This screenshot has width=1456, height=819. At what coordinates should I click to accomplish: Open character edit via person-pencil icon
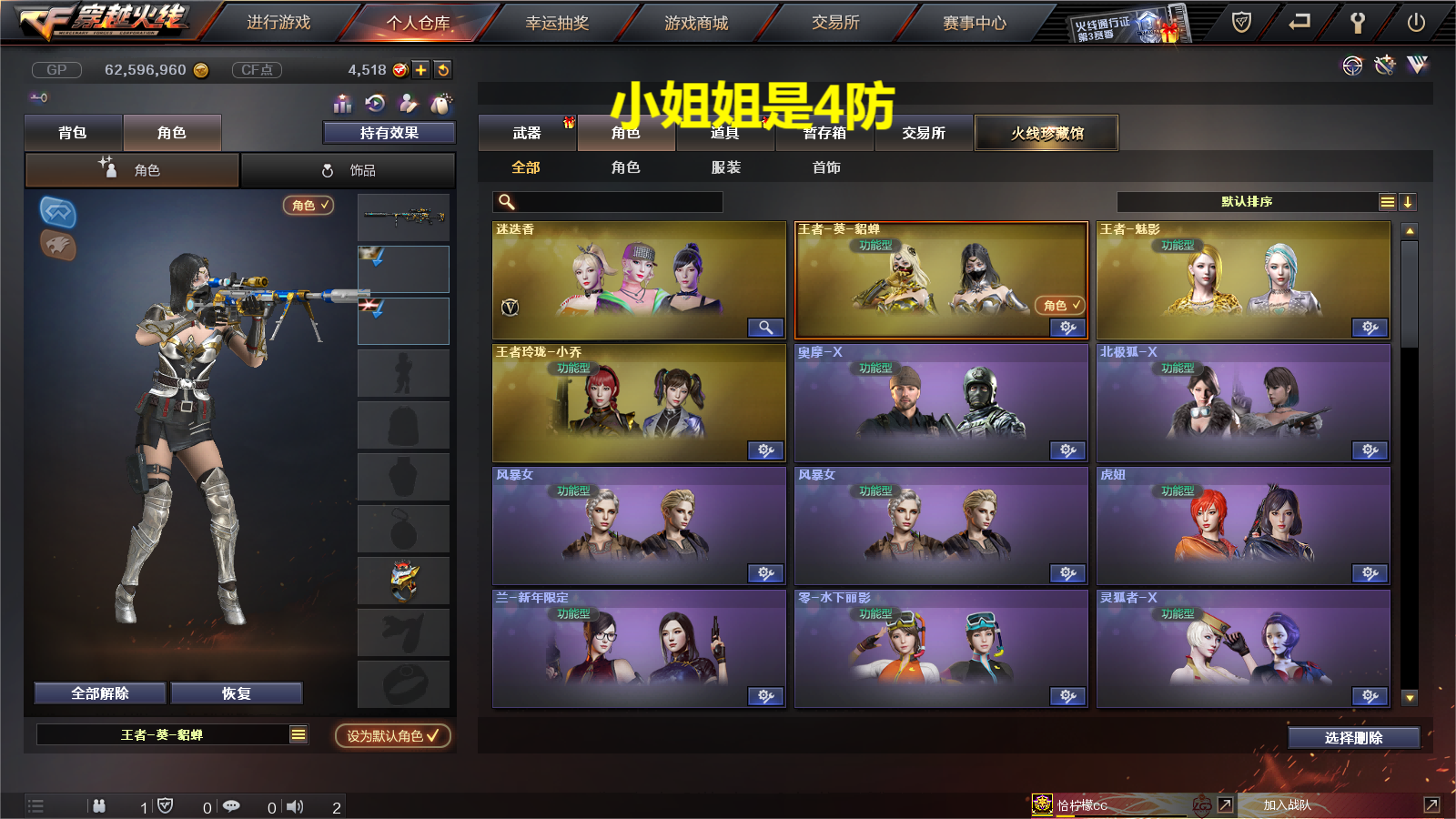click(407, 103)
